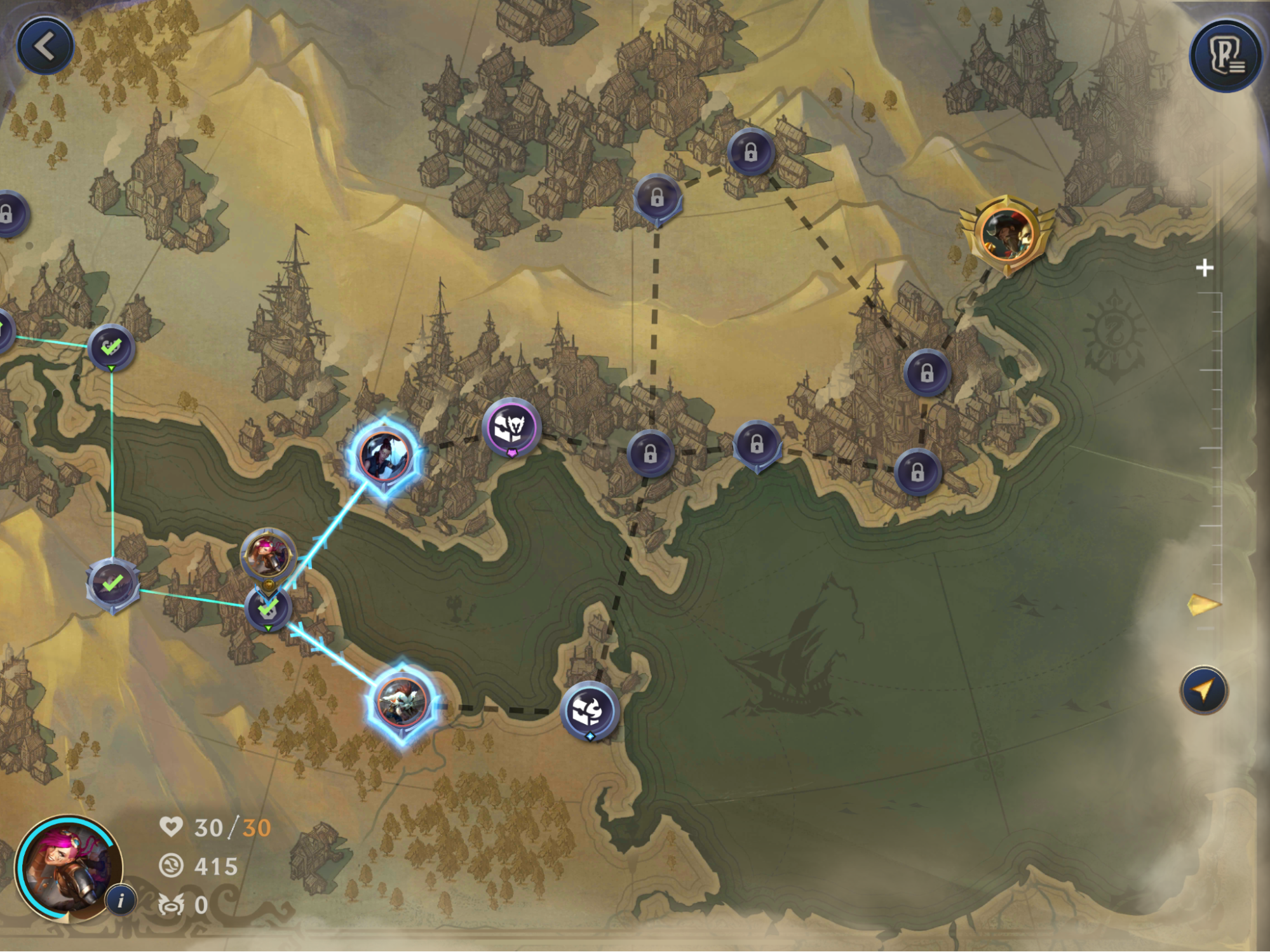Select the glowing lower encounter node
This screenshot has height=952, width=1270.
click(x=401, y=701)
